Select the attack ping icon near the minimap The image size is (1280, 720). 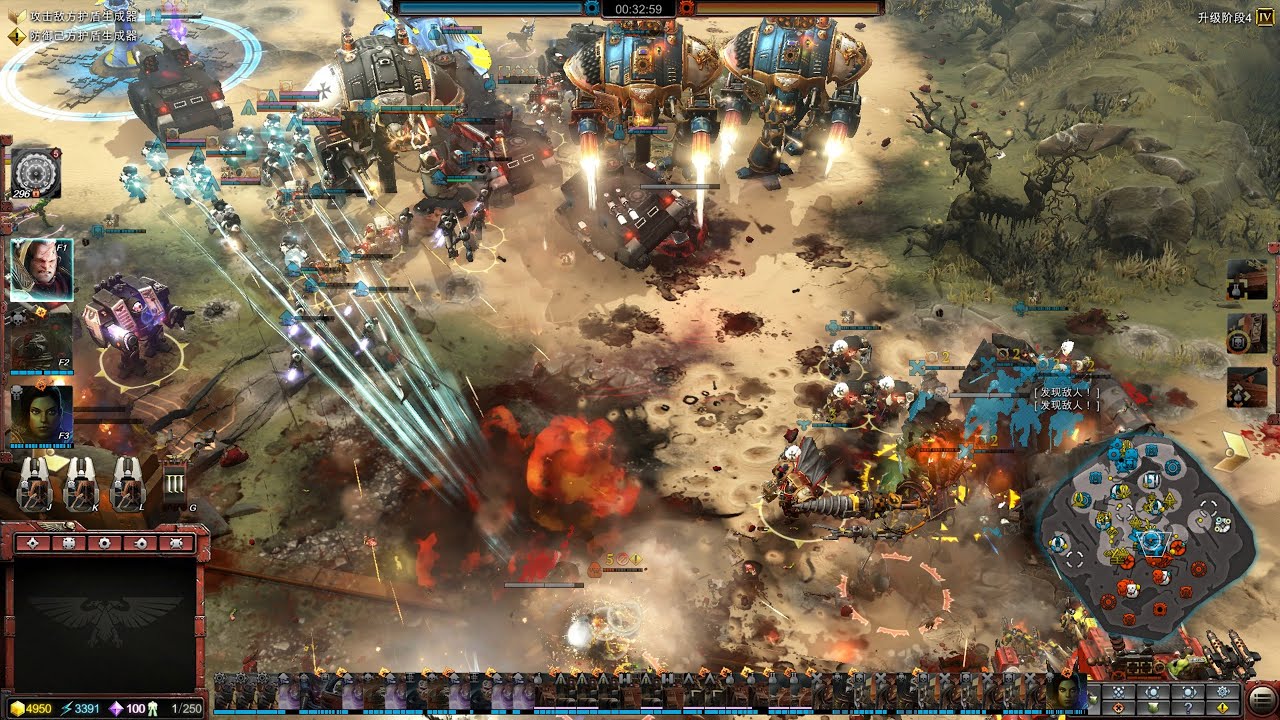[1118, 709]
